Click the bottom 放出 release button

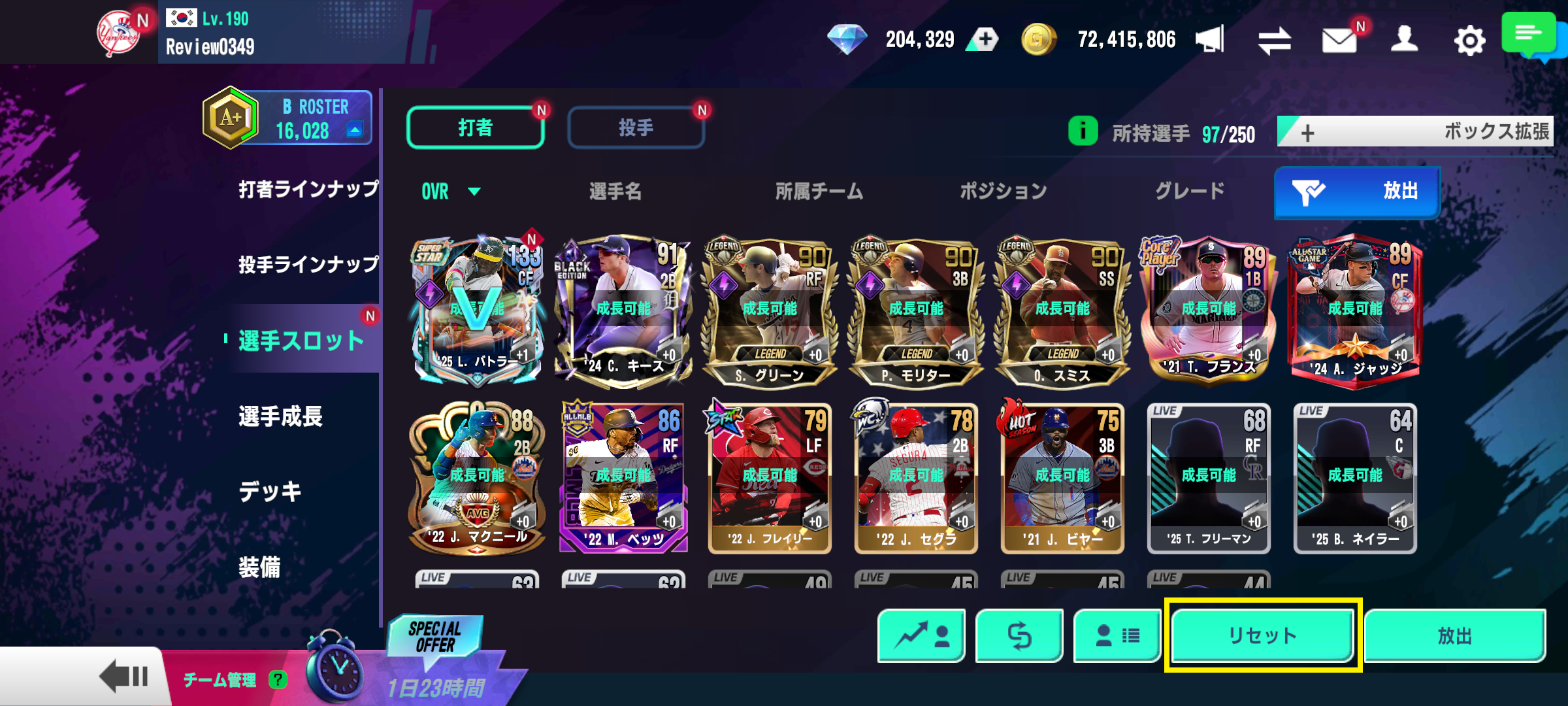tap(1454, 635)
